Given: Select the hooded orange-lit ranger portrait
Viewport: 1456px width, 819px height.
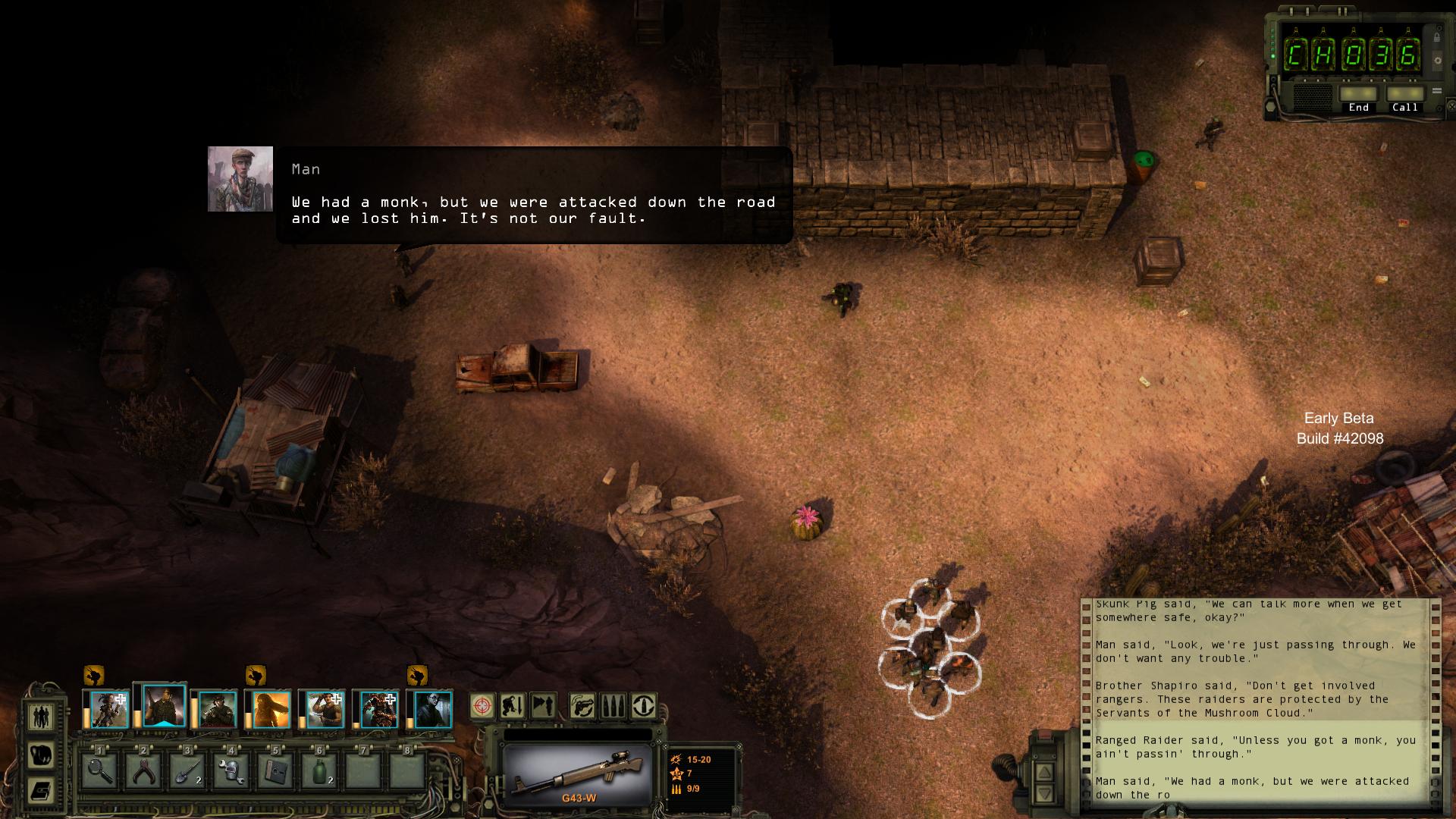Looking at the screenshot, I should [x=271, y=710].
